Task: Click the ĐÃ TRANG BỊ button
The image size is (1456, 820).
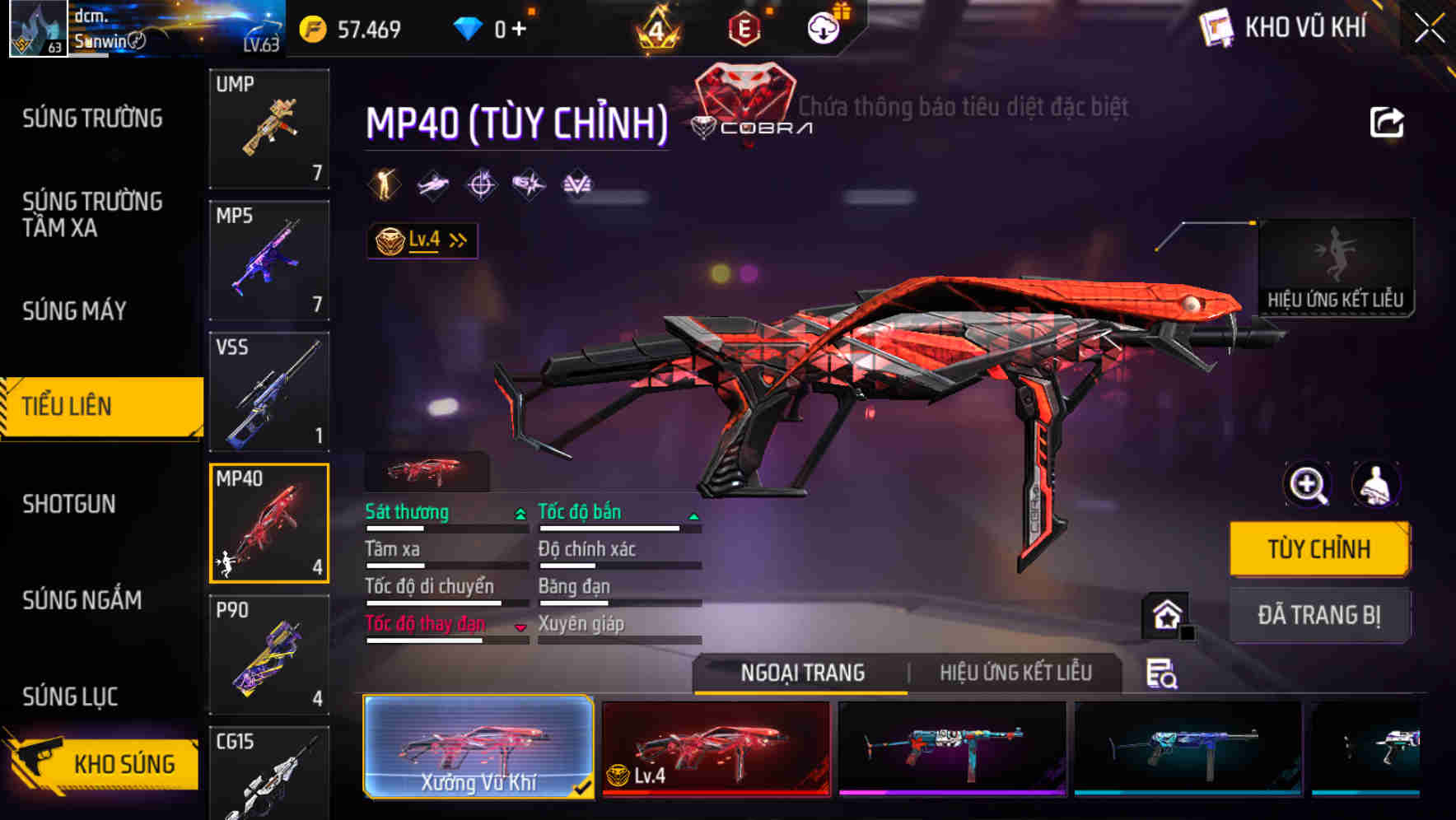Action: (1320, 615)
